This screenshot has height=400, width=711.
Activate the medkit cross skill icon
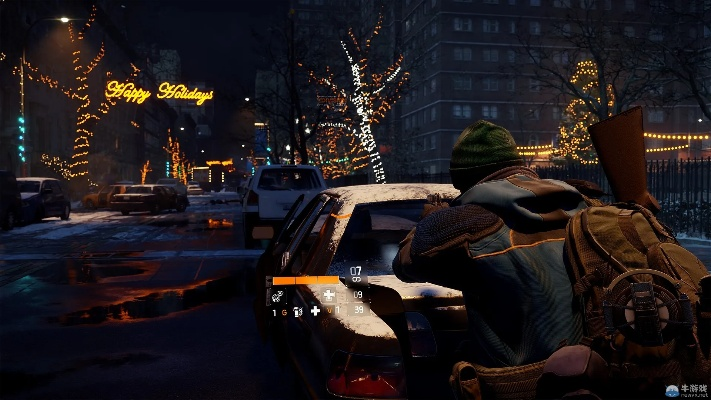point(329,296)
